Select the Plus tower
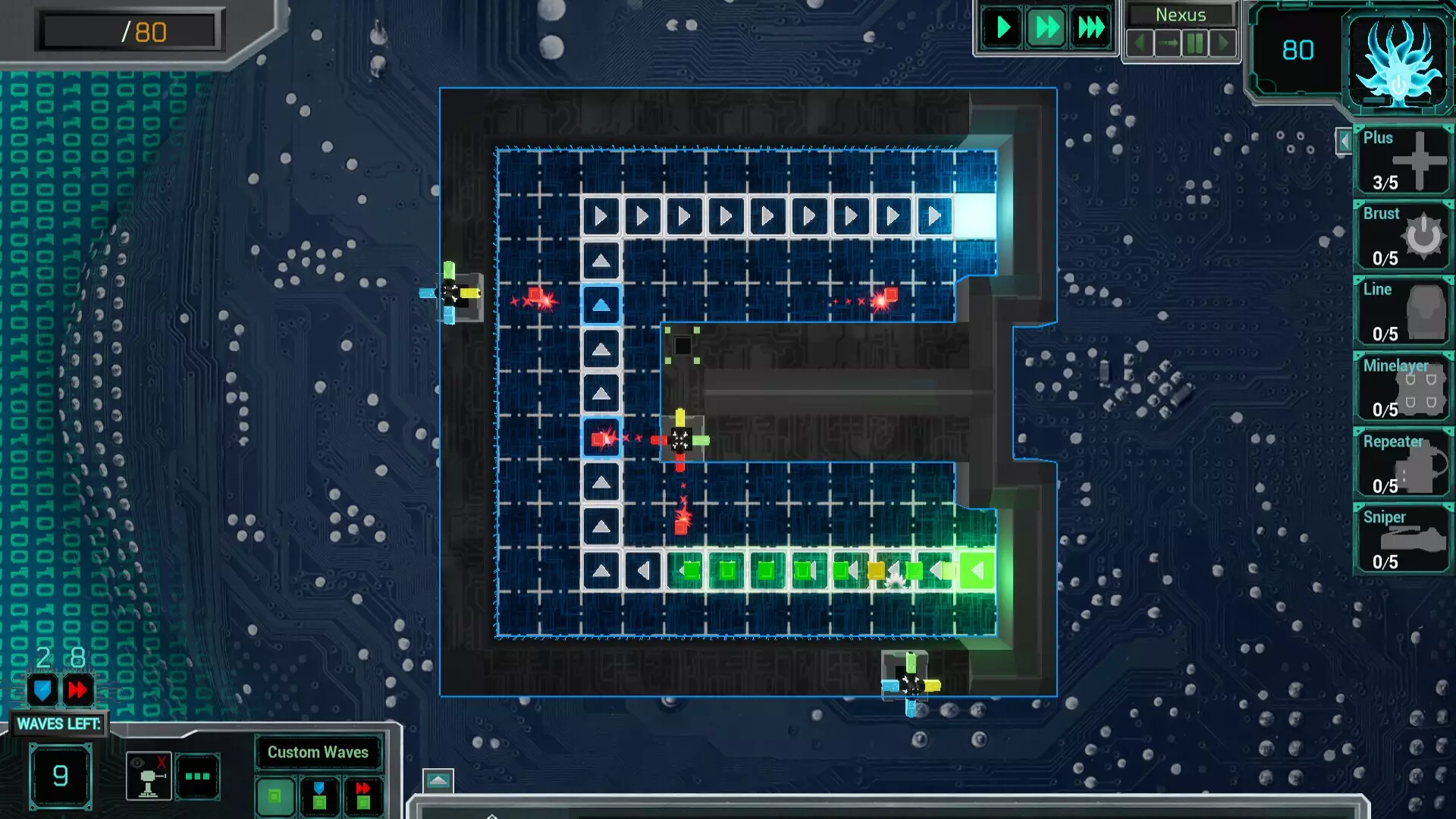 (1402, 159)
